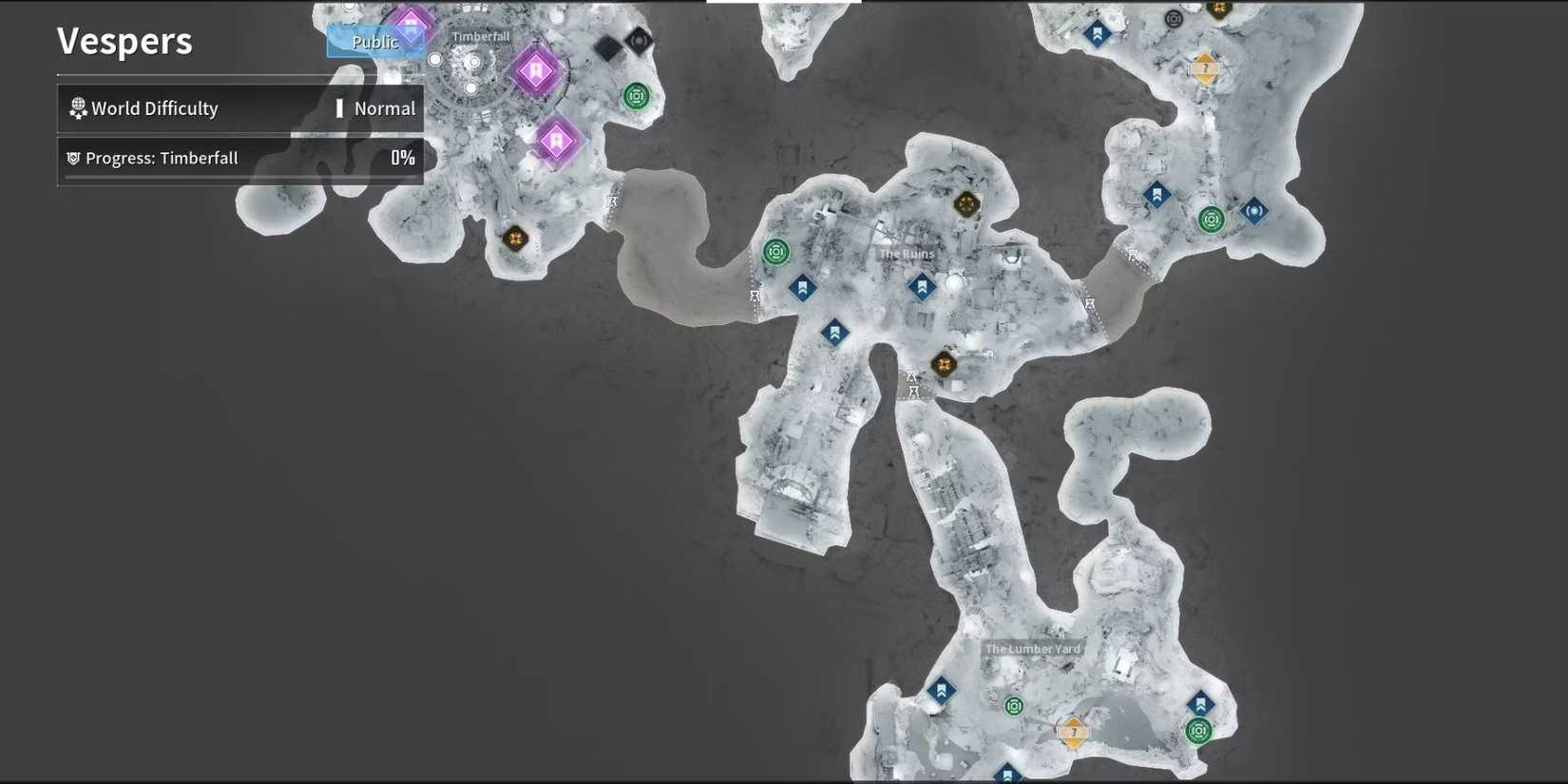
Task: Click the Progress: Timberfall 0% progress bar
Action: point(238,158)
